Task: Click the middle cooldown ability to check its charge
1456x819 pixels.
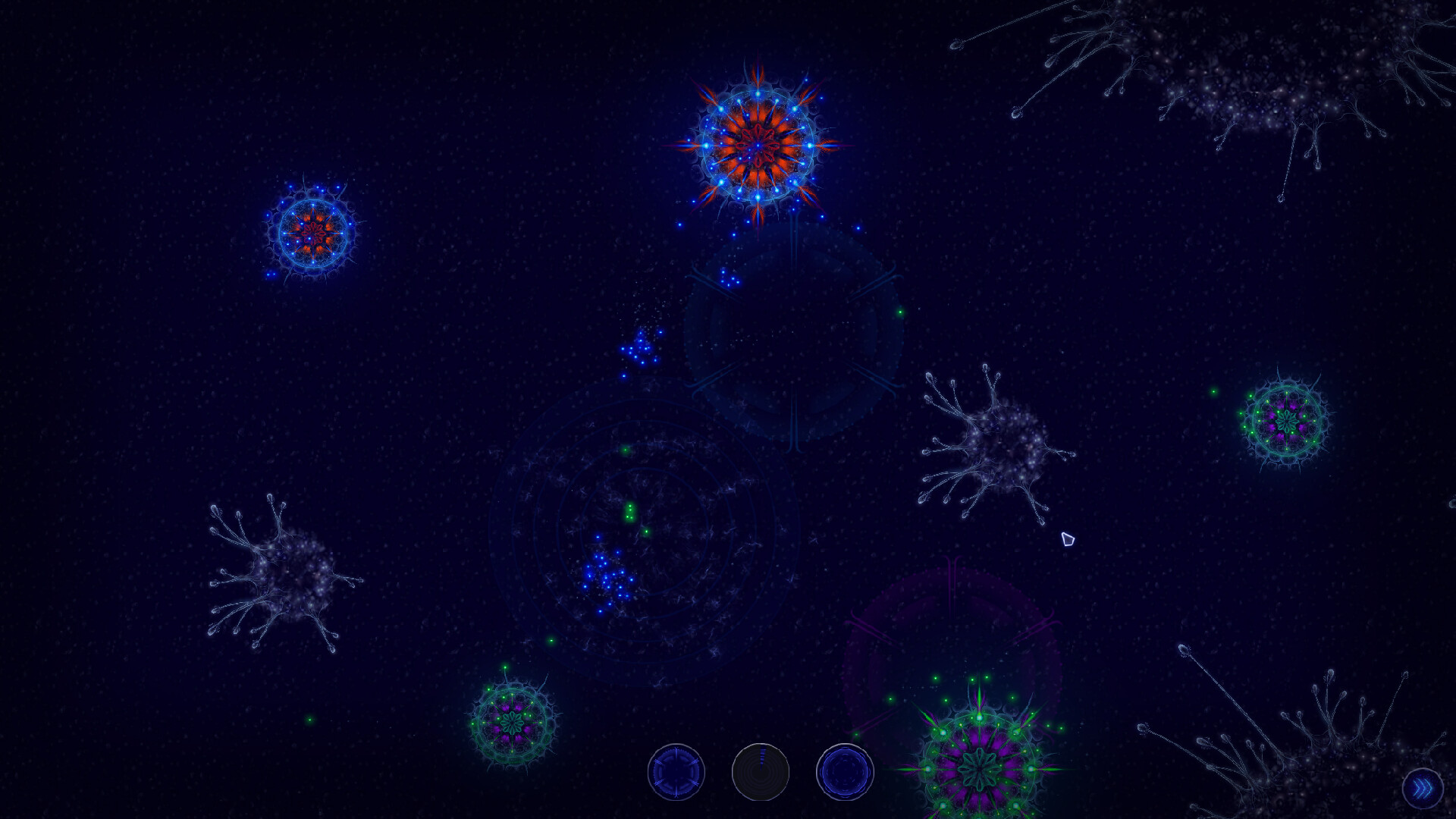Action: pos(761,771)
